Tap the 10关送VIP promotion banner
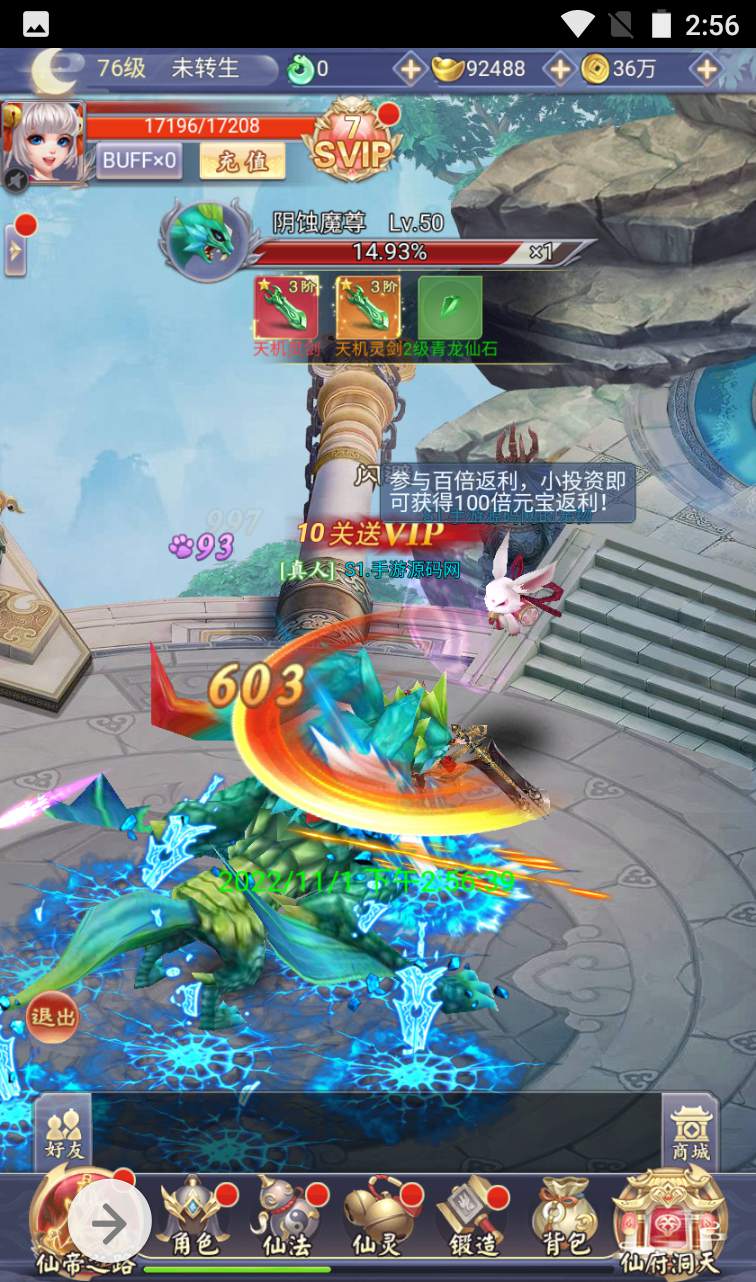Viewport: 756px width, 1282px height. pos(371,534)
